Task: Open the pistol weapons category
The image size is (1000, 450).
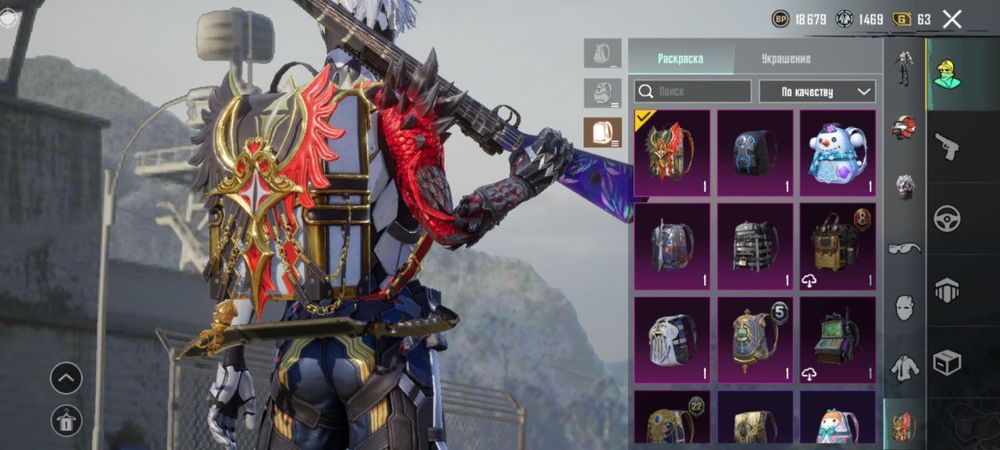Action: coord(946,147)
